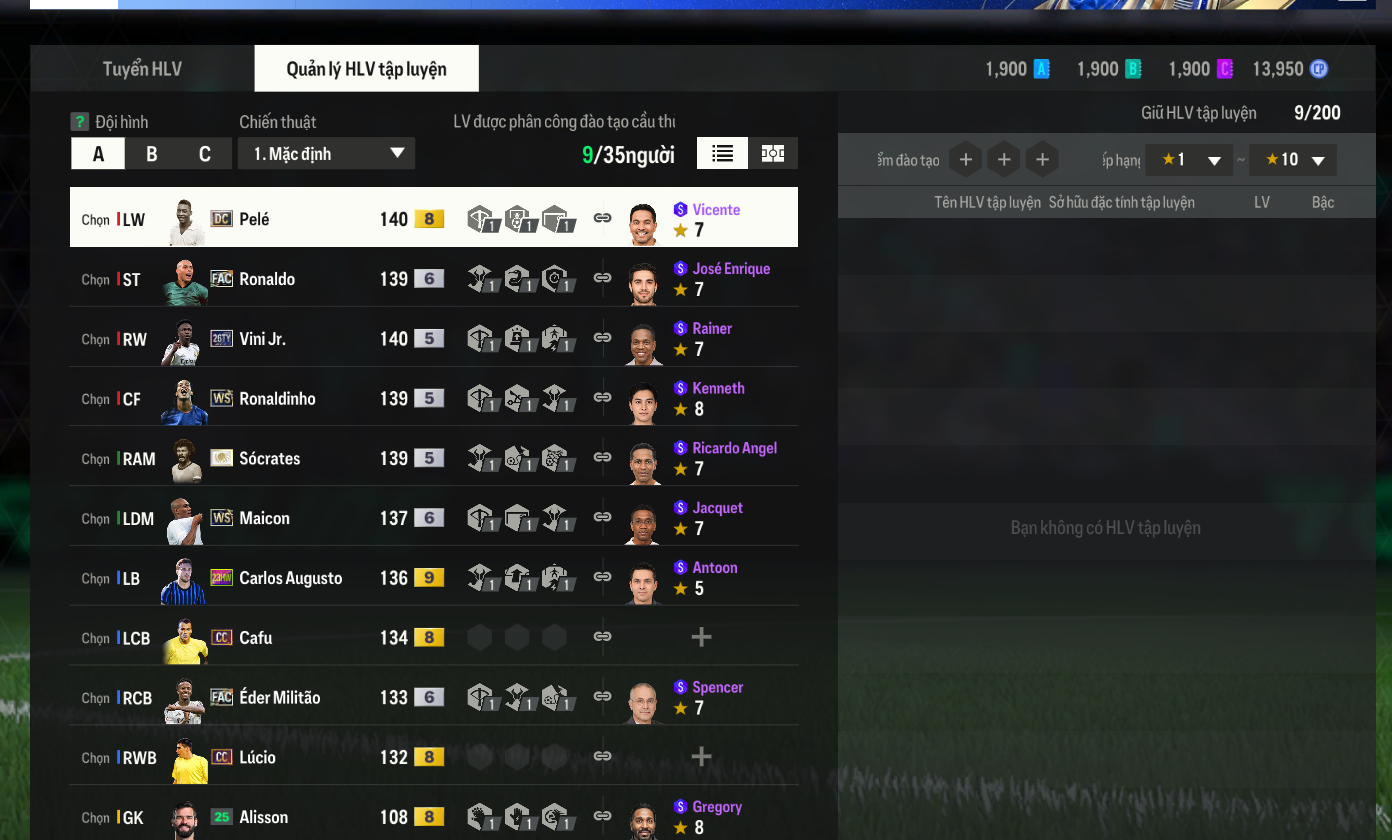Switch to formation pitch view
Image resolution: width=1392 pixels, height=840 pixels.
[x=773, y=153]
